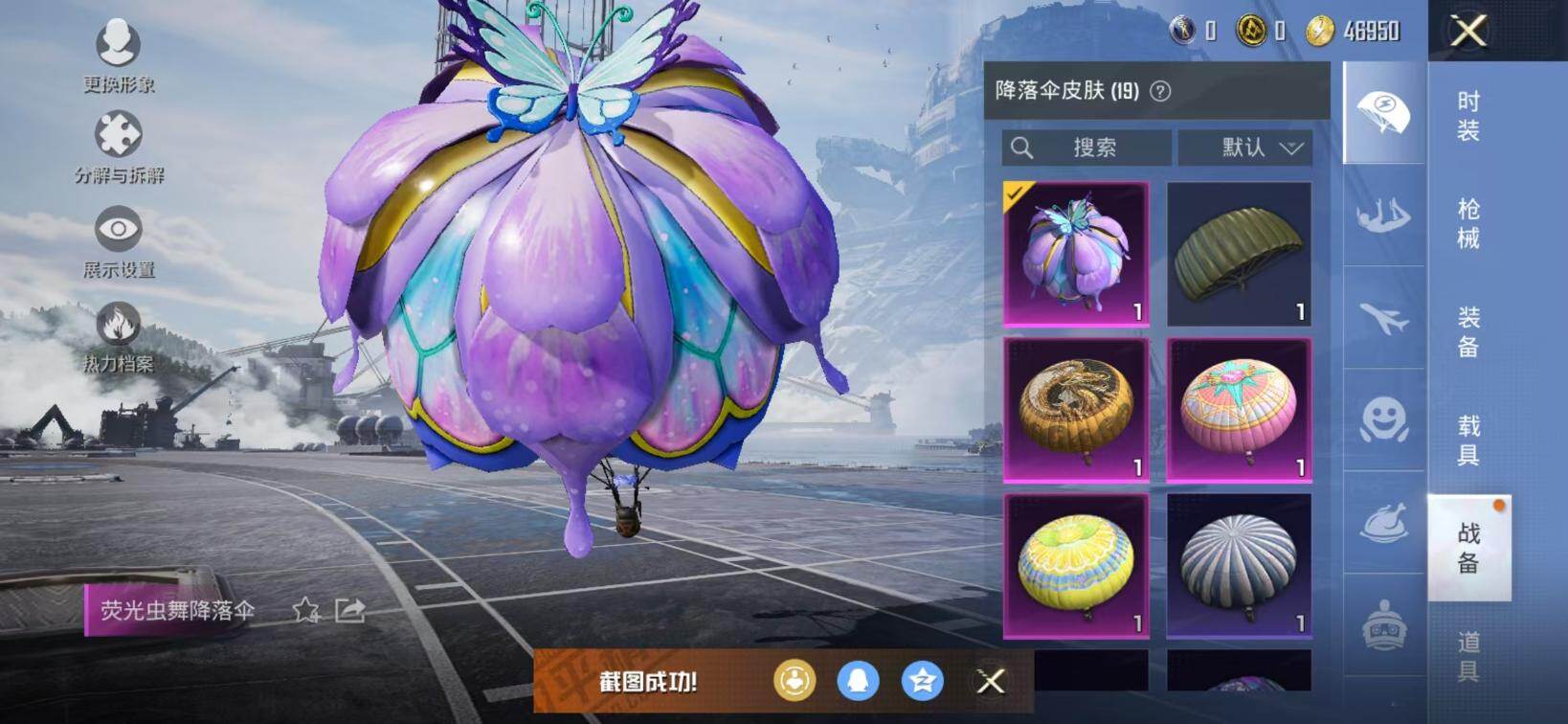Dismiss the 截图成功 screenshot banner

point(991,681)
